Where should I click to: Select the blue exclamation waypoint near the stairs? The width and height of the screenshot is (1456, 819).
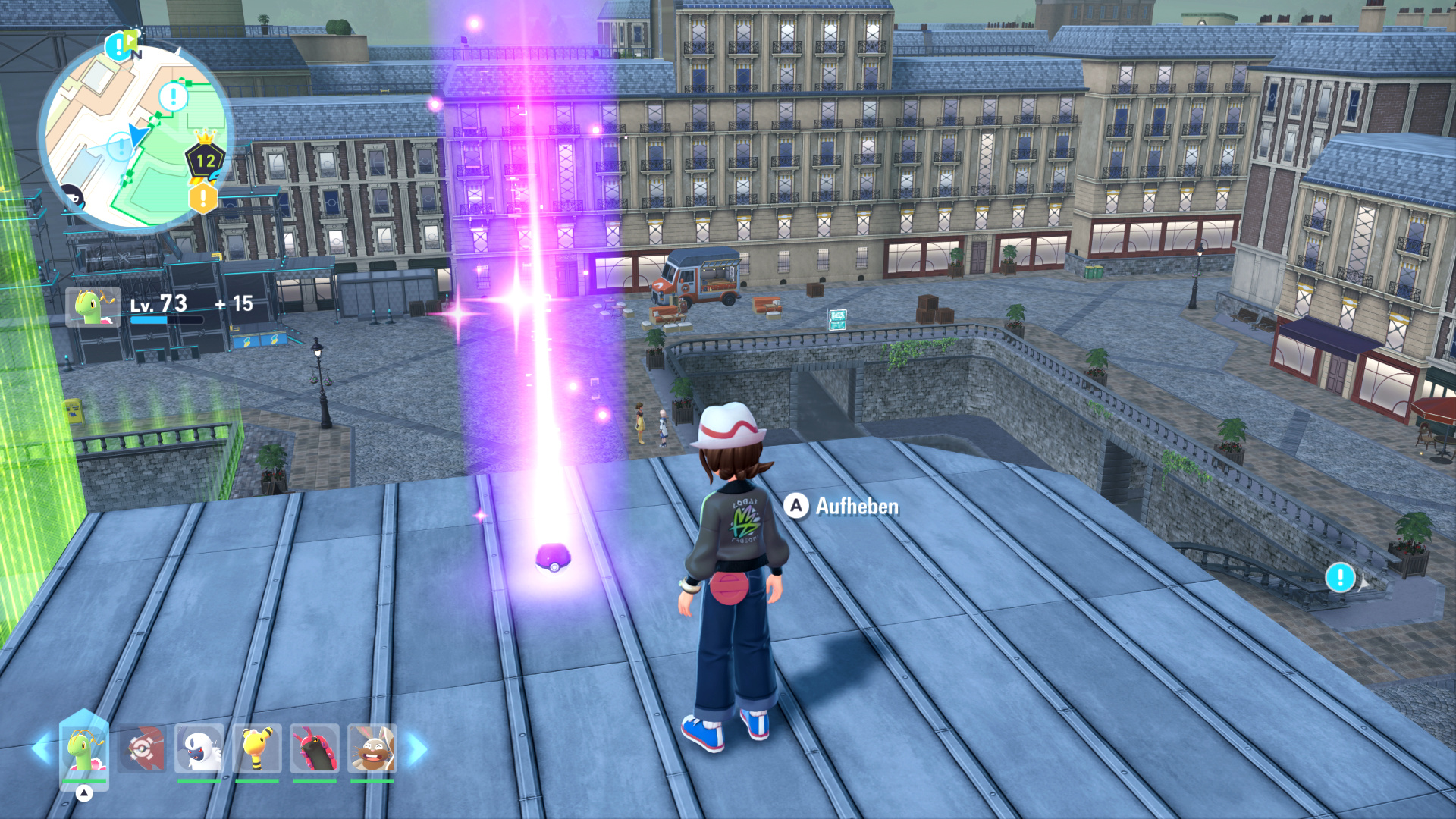(1340, 577)
